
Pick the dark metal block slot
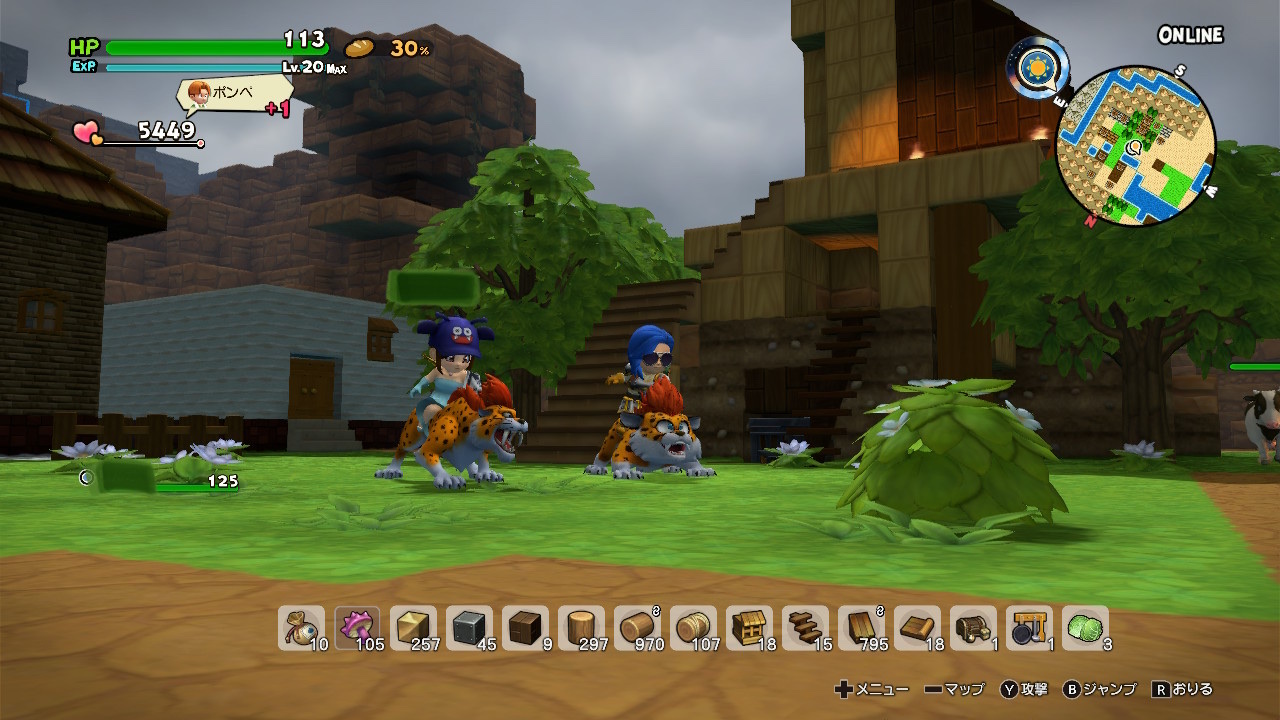[x=469, y=629]
